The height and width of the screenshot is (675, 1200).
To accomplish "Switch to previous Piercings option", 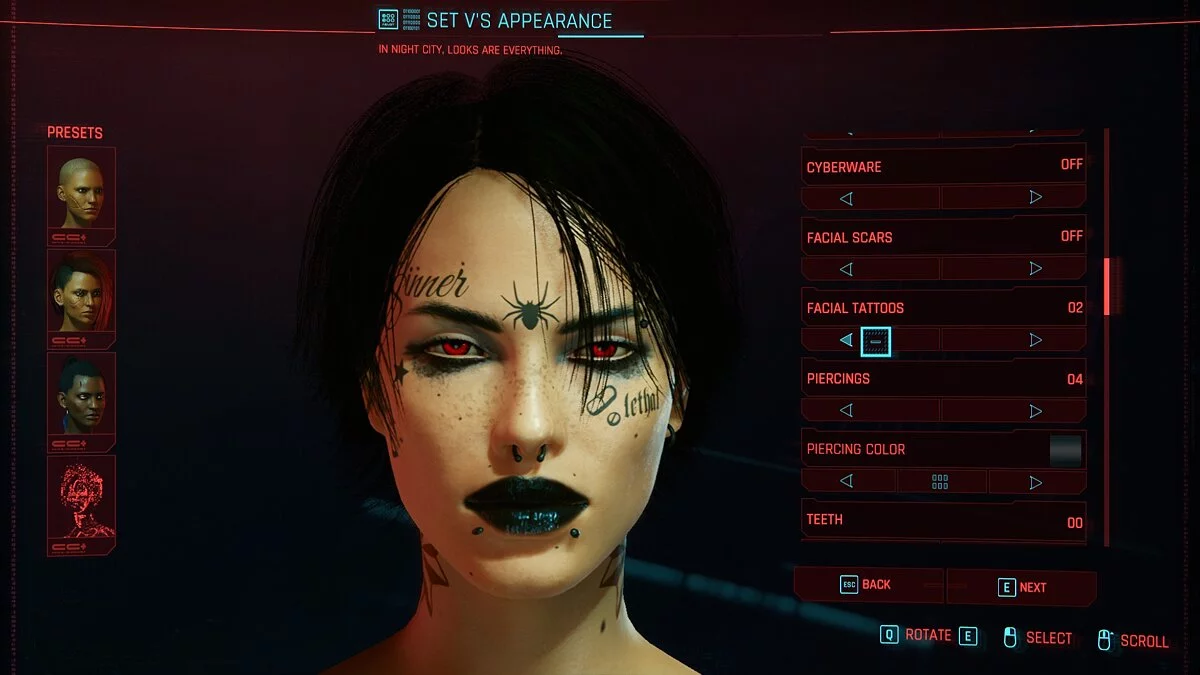I will [x=846, y=411].
